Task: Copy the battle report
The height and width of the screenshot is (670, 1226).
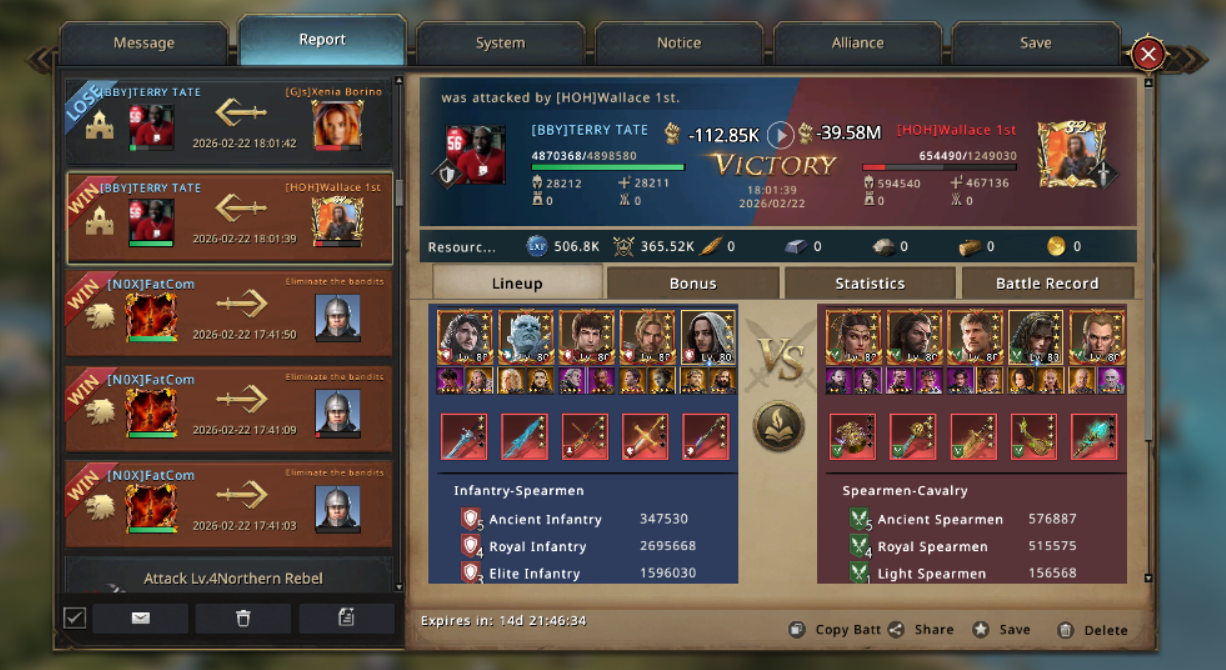Action: (834, 630)
